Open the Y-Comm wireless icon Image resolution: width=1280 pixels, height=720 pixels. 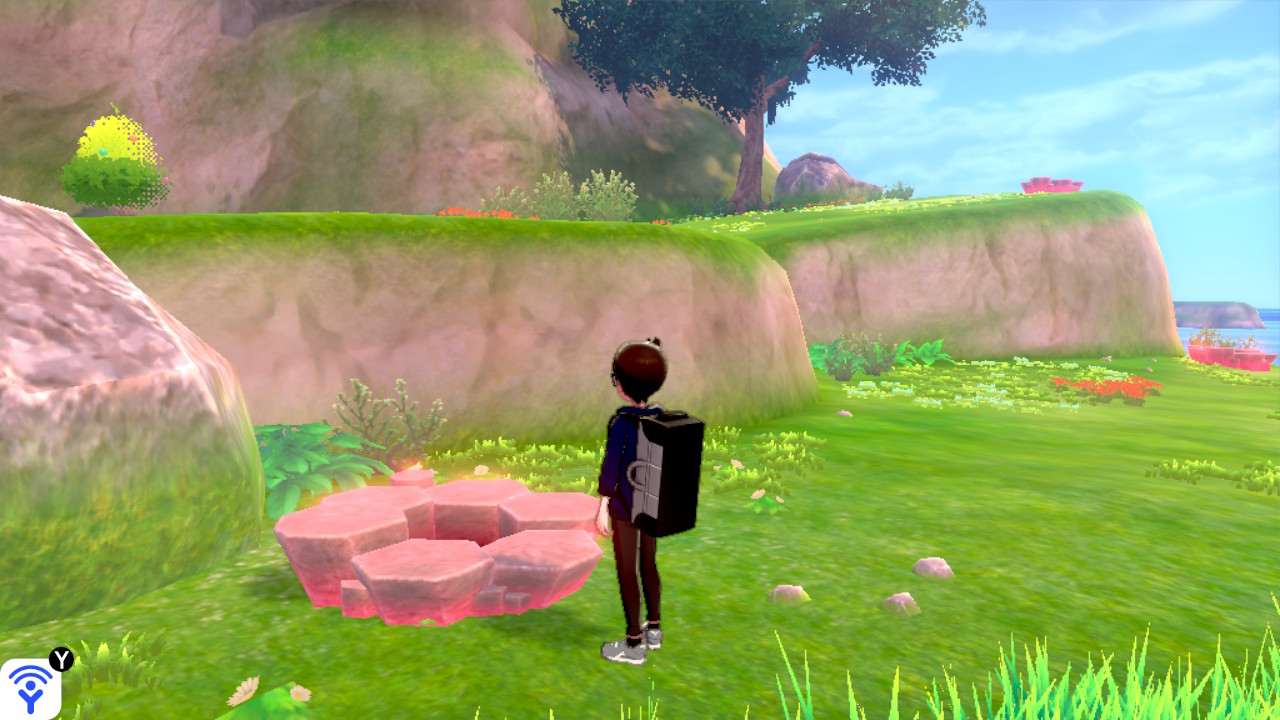pyautogui.click(x=30, y=688)
